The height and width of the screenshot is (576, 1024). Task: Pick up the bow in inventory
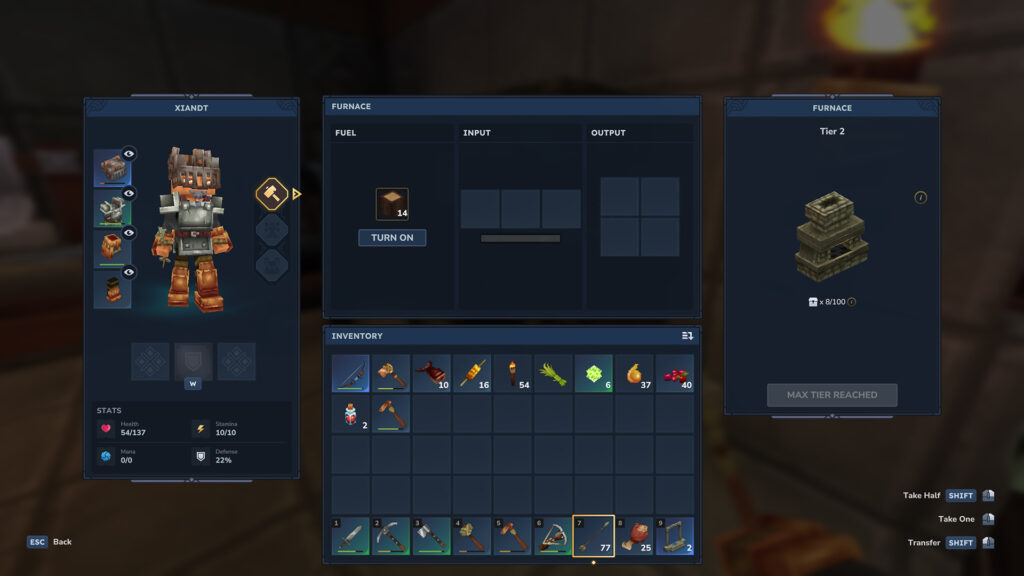pos(351,373)
